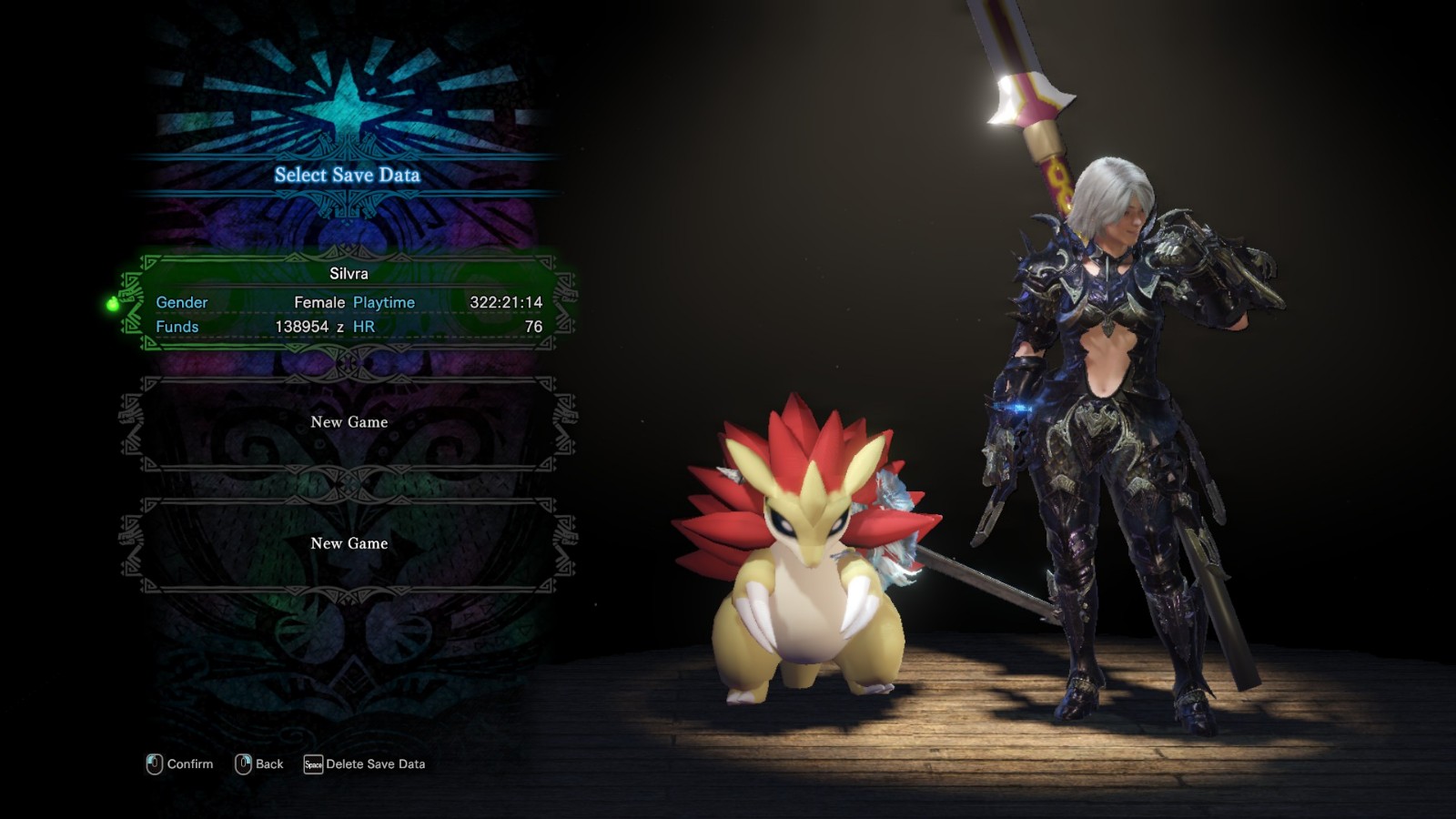This screenshot has width=1456, height=819.
Task: Select the Silvra save data slot
Action: [349, 302]
